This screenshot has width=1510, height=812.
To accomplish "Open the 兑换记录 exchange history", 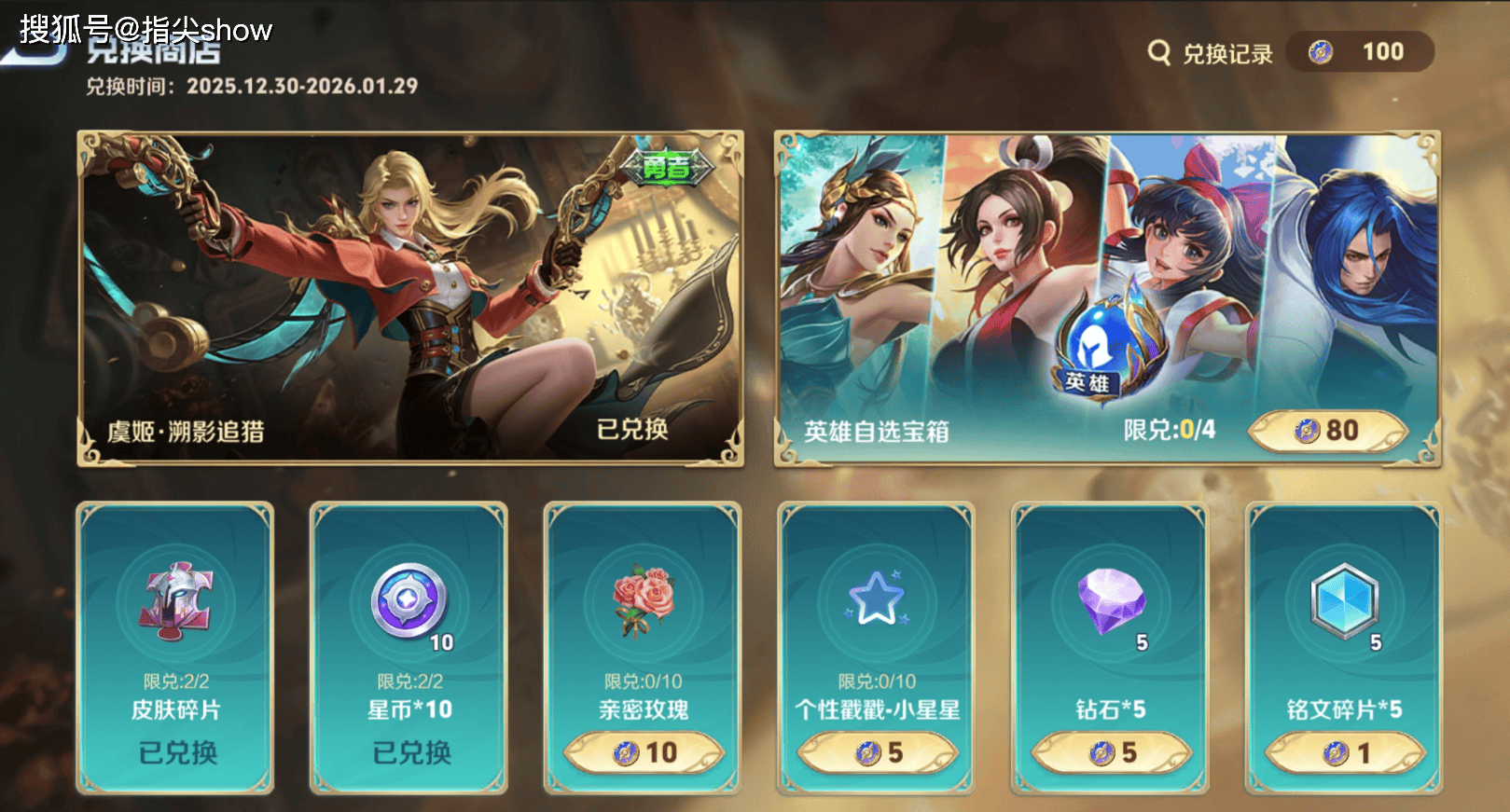I will (x=1211, y=53).
